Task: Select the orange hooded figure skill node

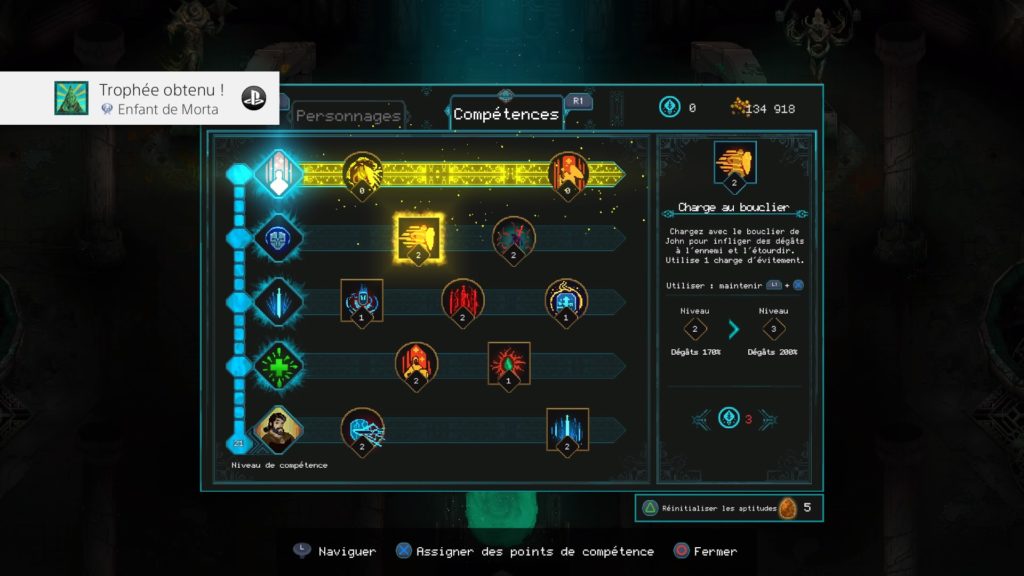Action: (416, 364)
